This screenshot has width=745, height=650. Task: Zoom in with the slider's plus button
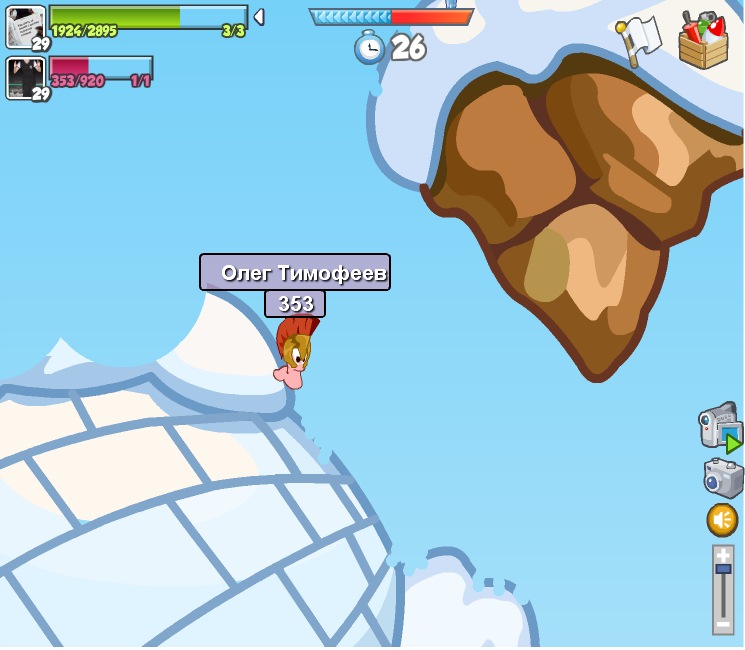point(723,554)
